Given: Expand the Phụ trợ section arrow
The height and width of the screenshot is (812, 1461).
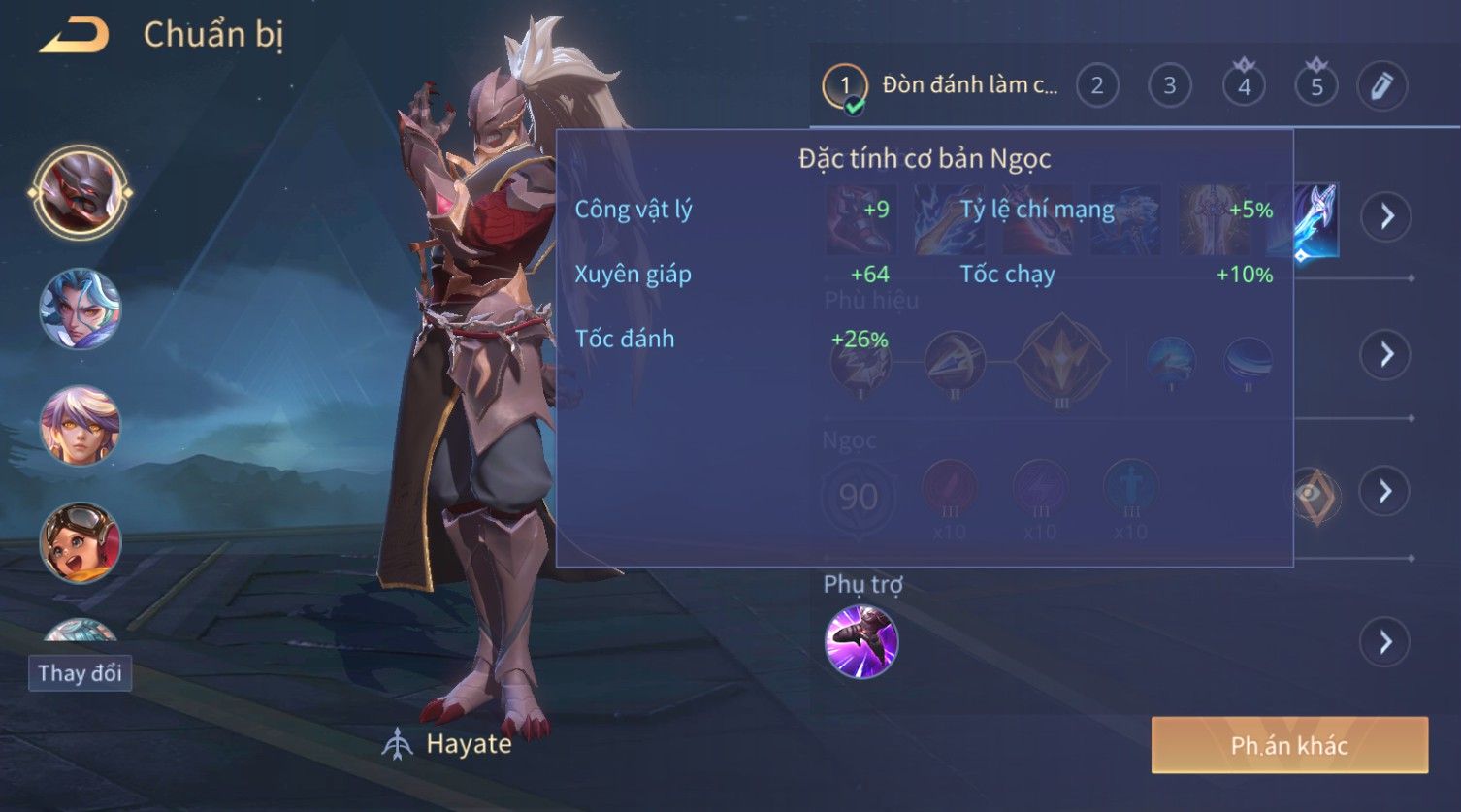Looking at the screenshot, I should click(x=1385, y=642).
